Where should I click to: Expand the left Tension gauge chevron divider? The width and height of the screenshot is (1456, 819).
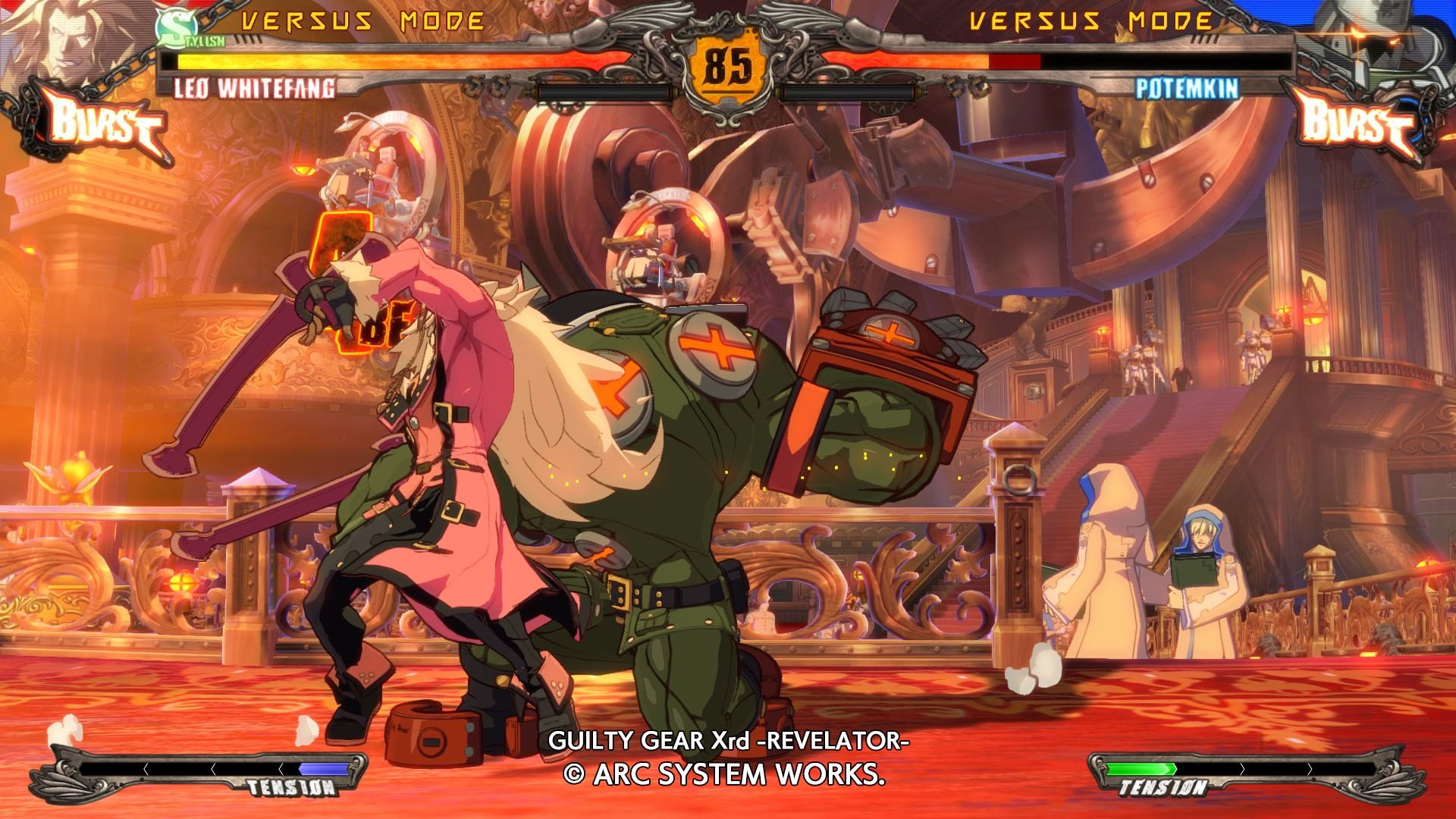pos(145,767)
